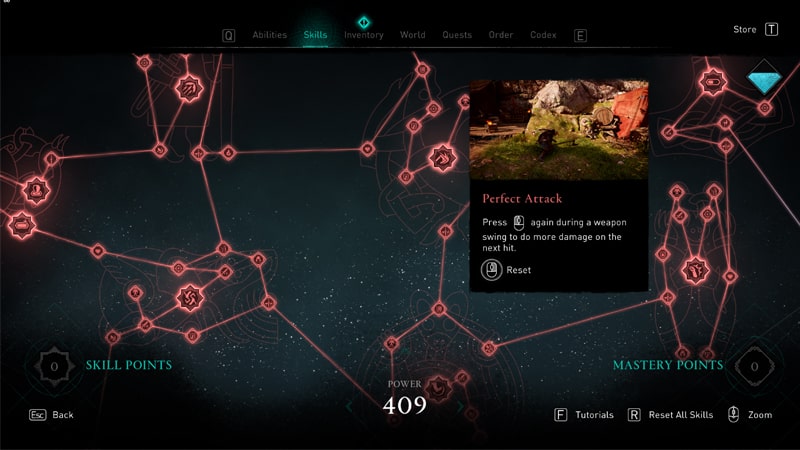Viewport: 800px width, 450px height.
Task: Select the Zoom control
Action: pos(759,414)
